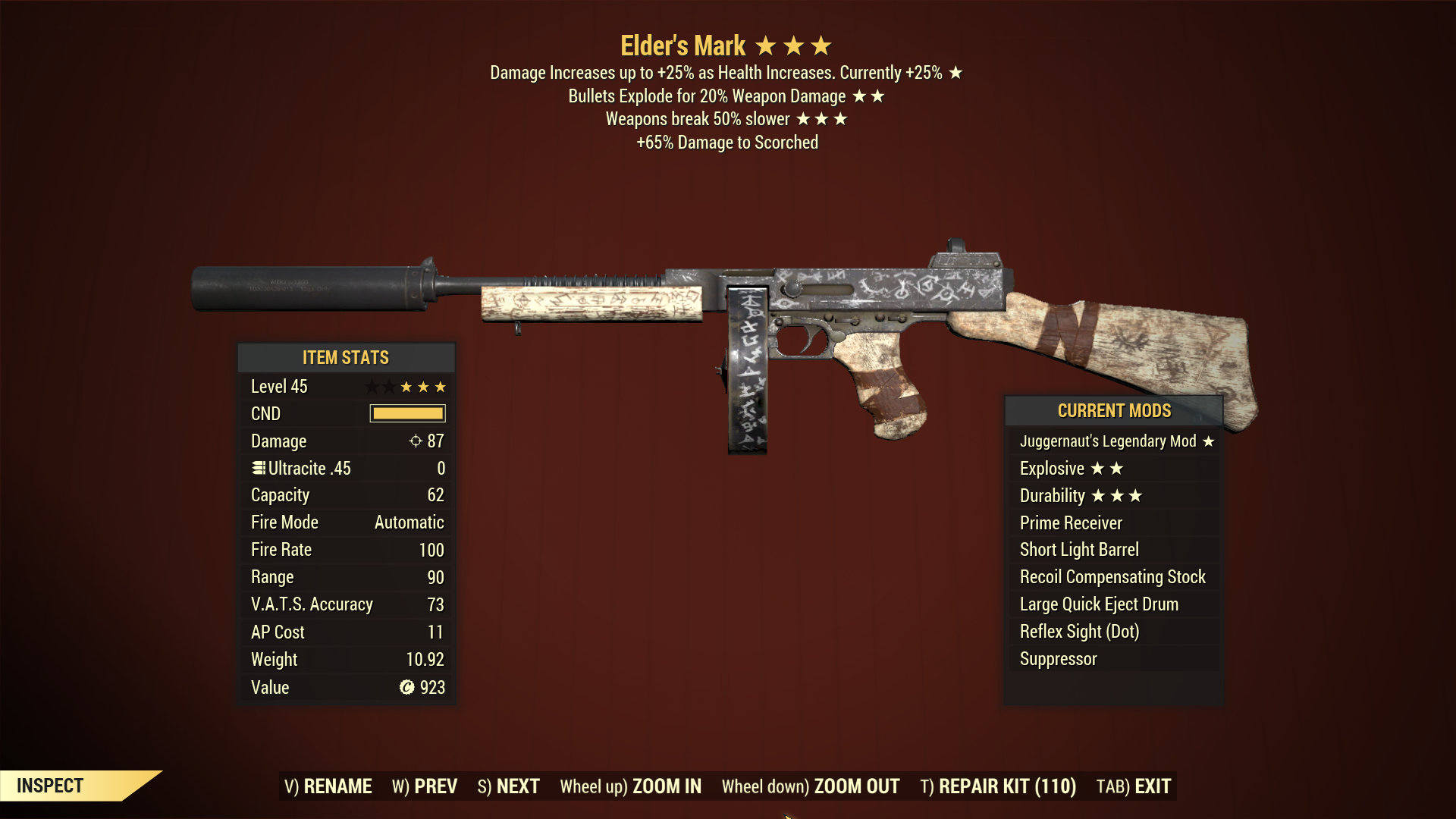The image size is (1456, 819).
Task: Expand the ITEM STATS panel header
Action: (x=347, y=357)
